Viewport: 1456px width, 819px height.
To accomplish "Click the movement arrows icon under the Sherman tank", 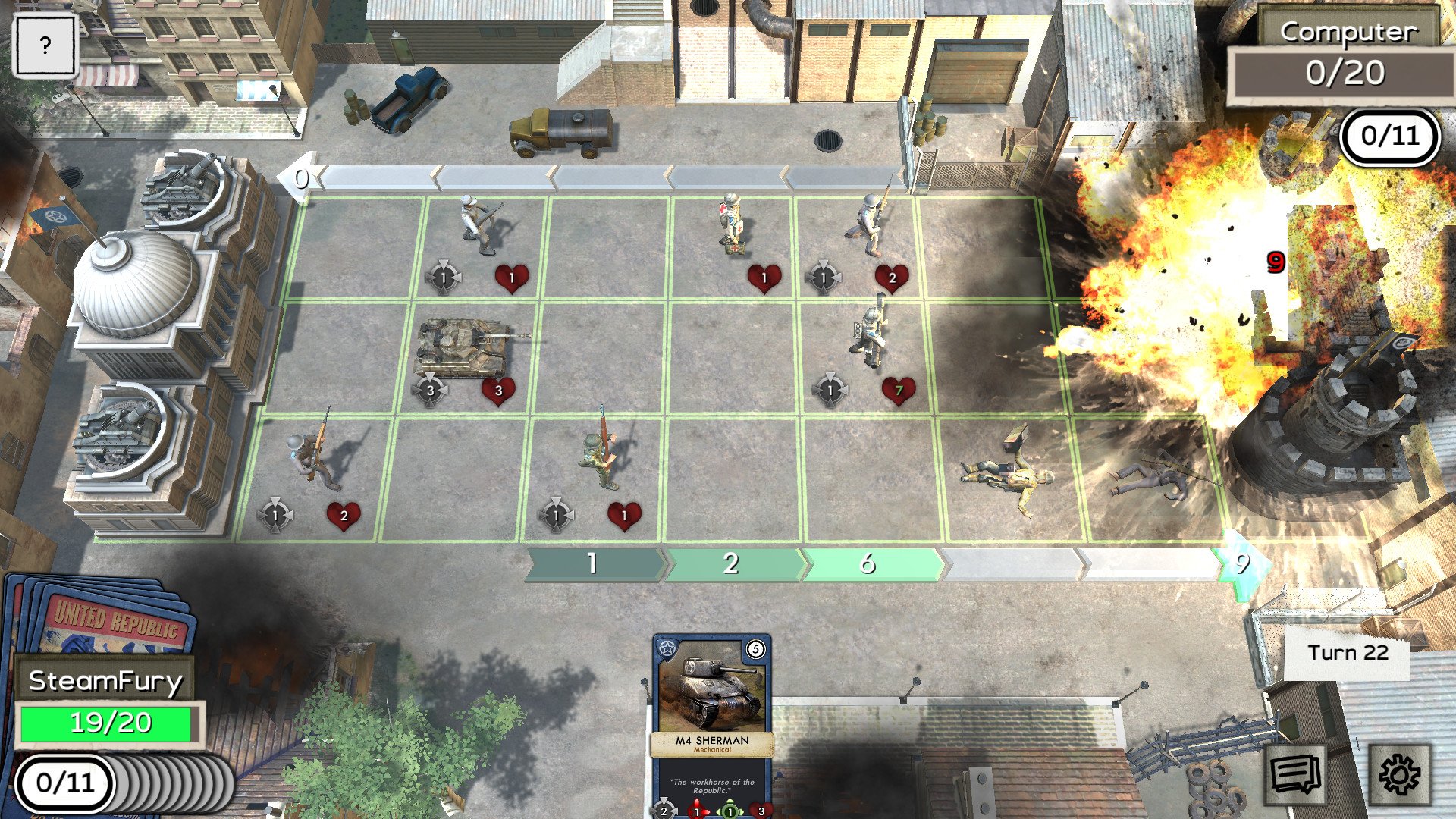I will tap(431, 389).
